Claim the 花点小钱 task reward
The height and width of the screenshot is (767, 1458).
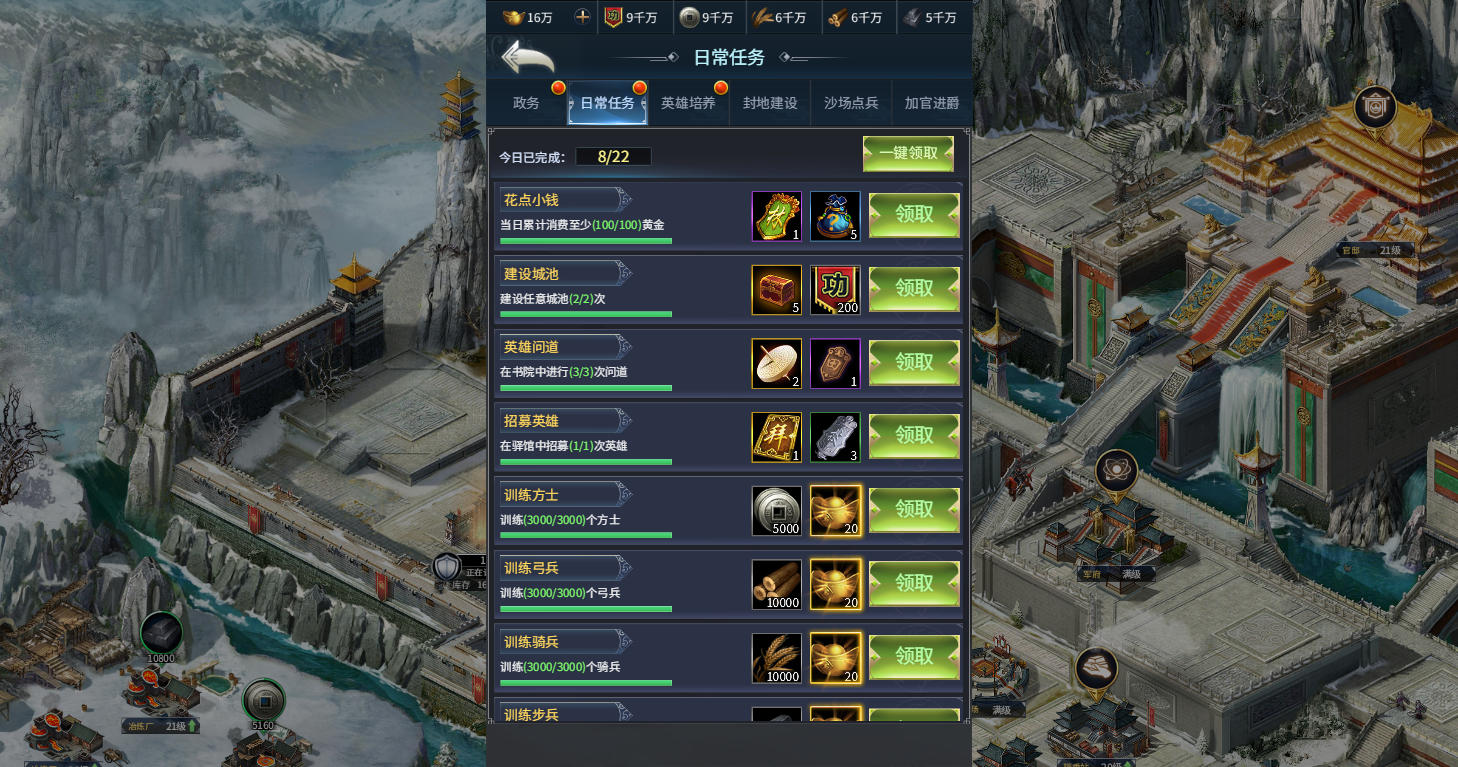pos(914,215)
